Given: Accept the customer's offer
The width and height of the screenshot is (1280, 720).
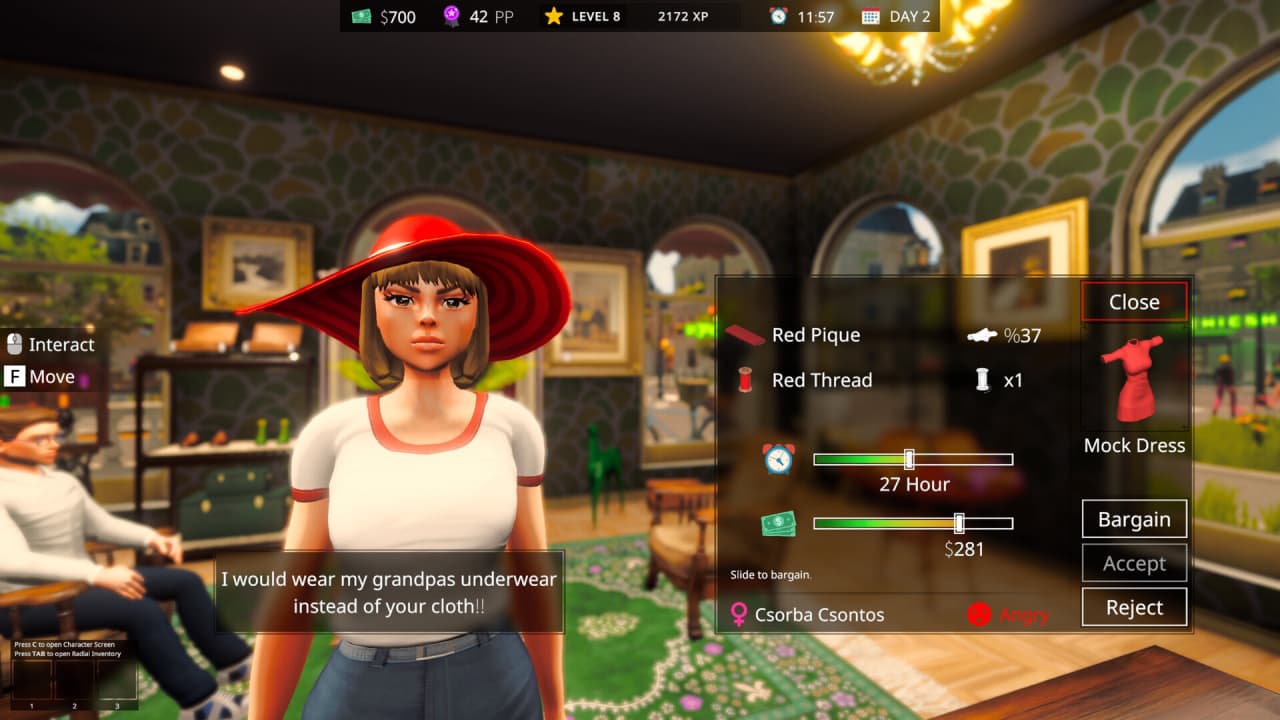Looking at the screenshot, I should pos(1134,563).
